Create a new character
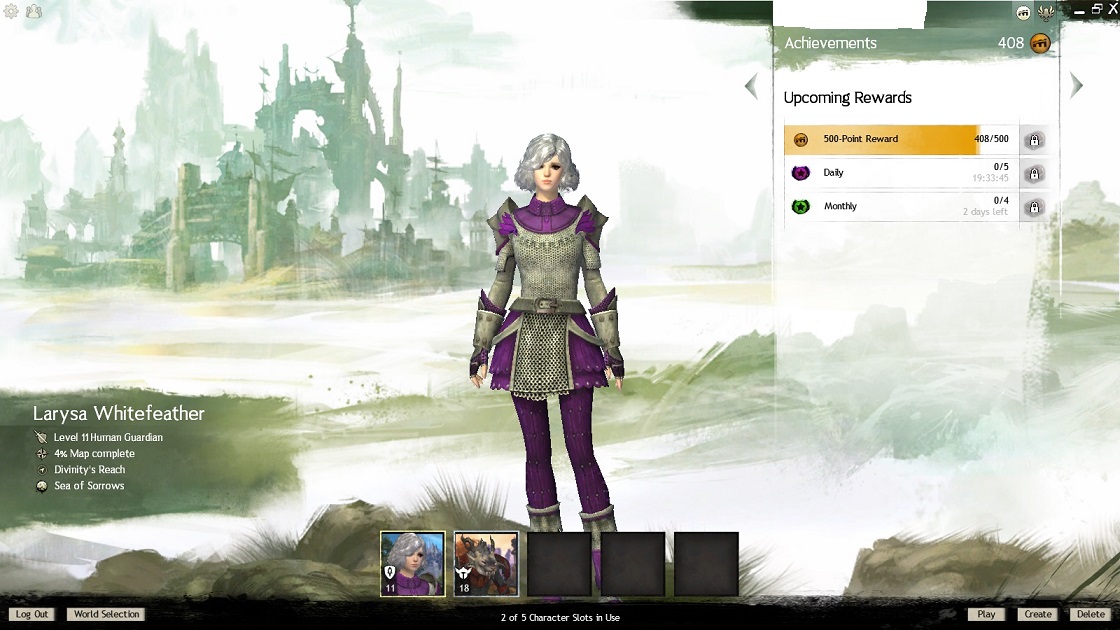Image resolution: width=1120 pixels, height=630 pixels. tap(1038, 614)
